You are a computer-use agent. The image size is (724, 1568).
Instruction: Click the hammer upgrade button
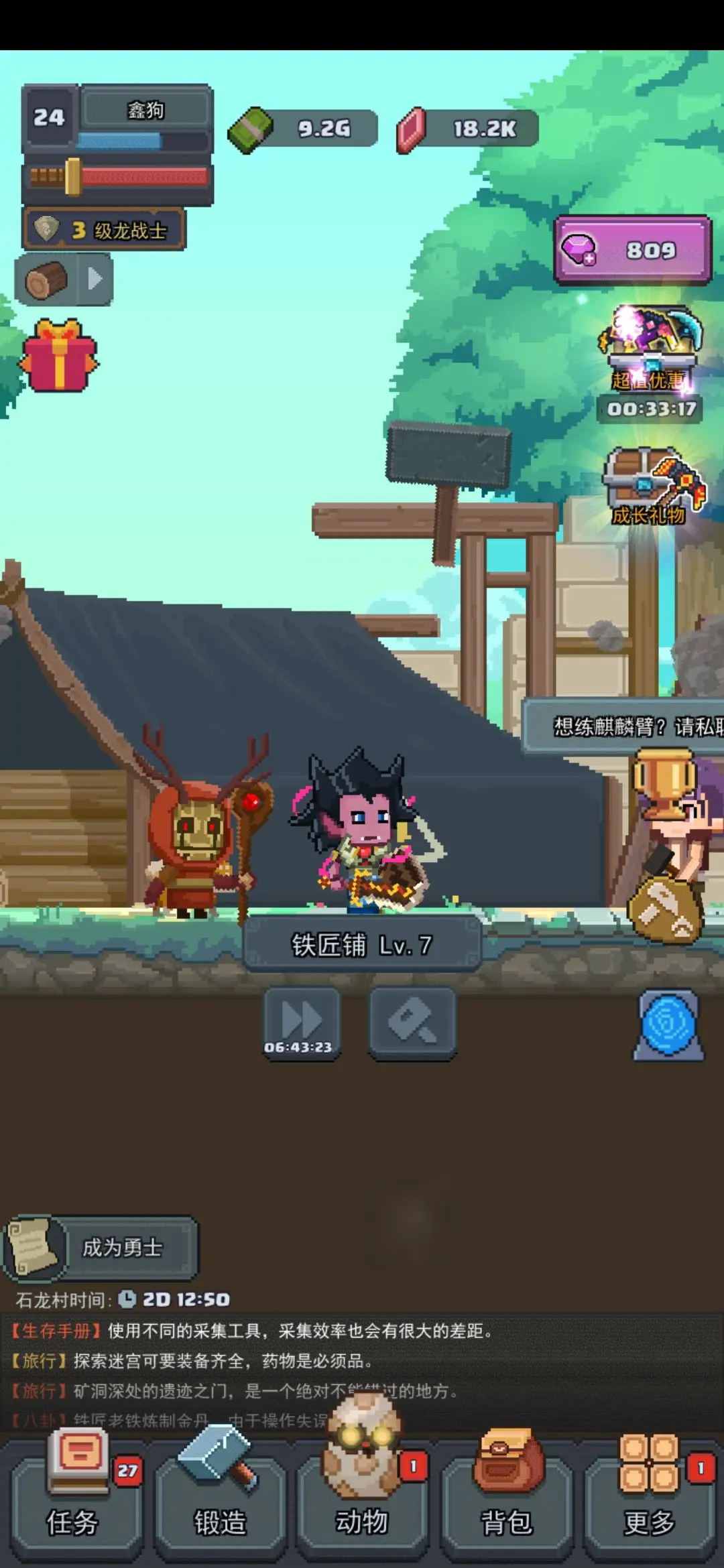coord(412,1023)
